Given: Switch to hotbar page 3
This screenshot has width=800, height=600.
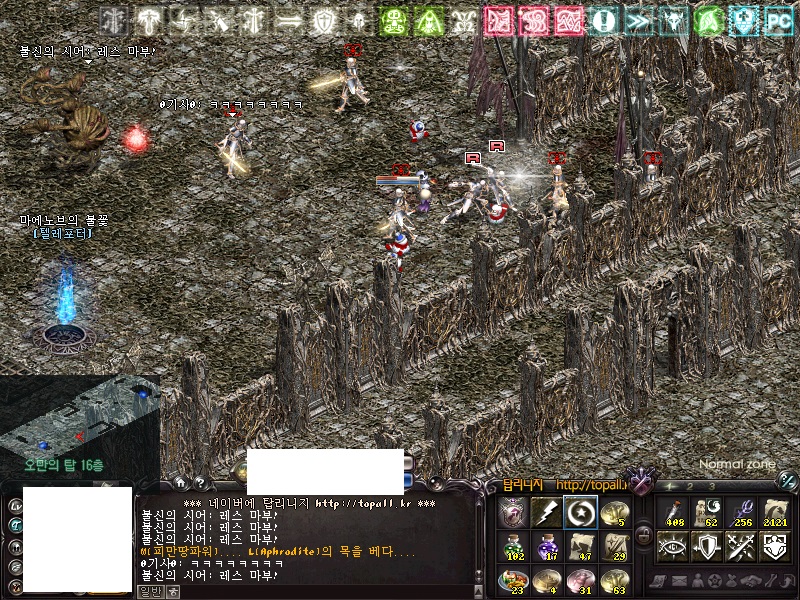Looking at the screenshot, I should point(711,486).
